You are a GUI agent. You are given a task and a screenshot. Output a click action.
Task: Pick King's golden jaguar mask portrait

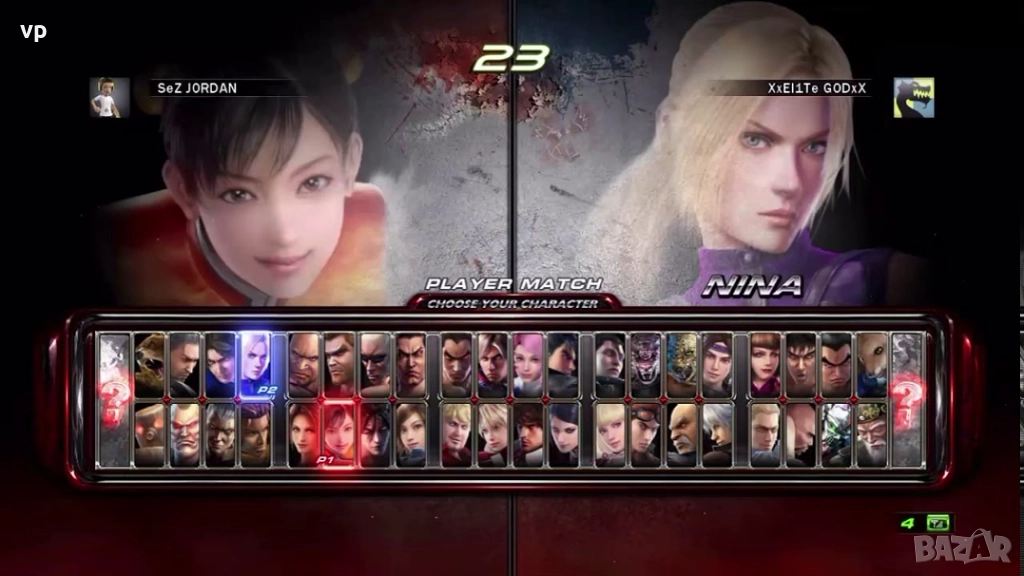682,364
